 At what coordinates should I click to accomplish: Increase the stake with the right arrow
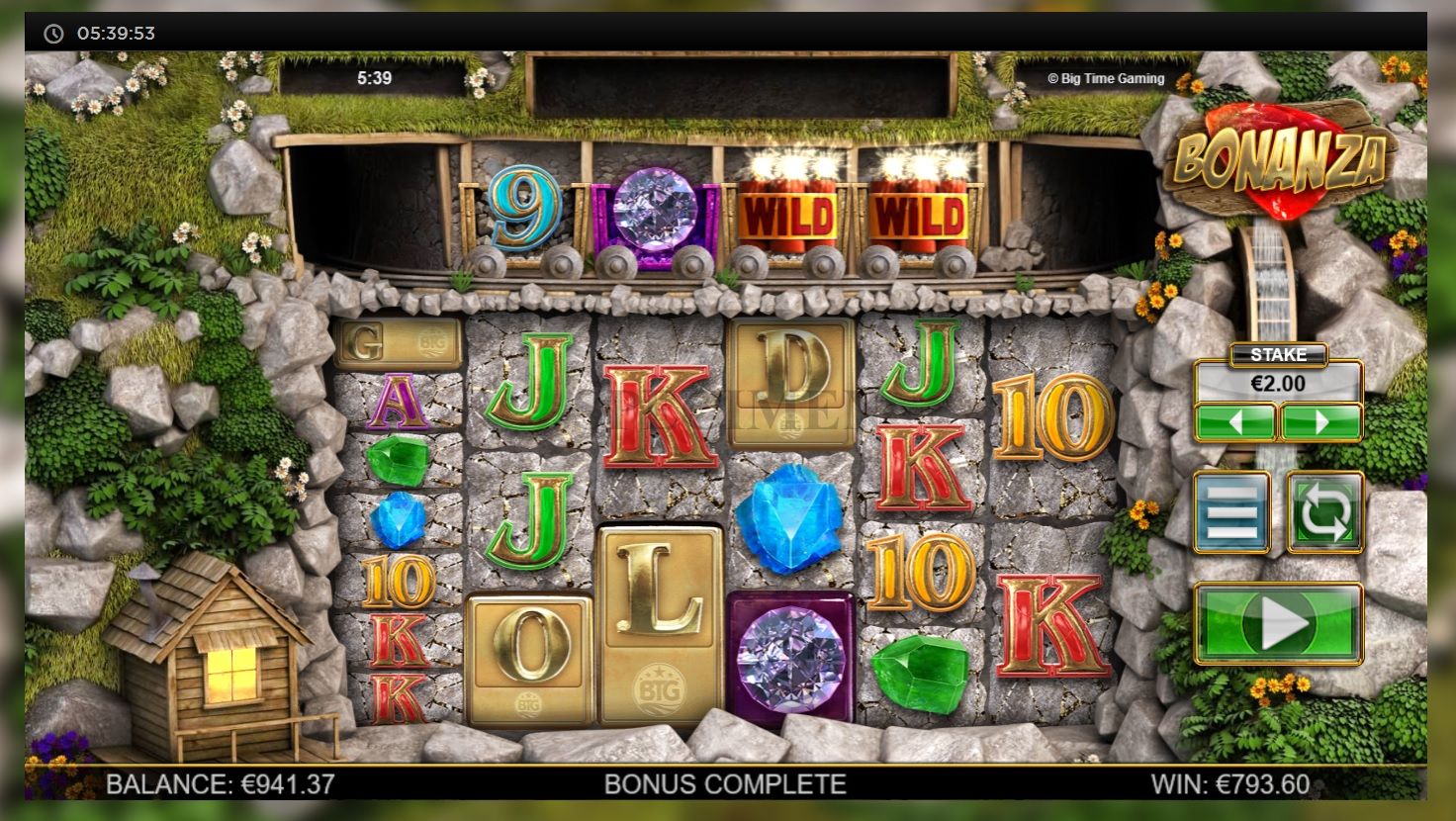[1321, 422]
